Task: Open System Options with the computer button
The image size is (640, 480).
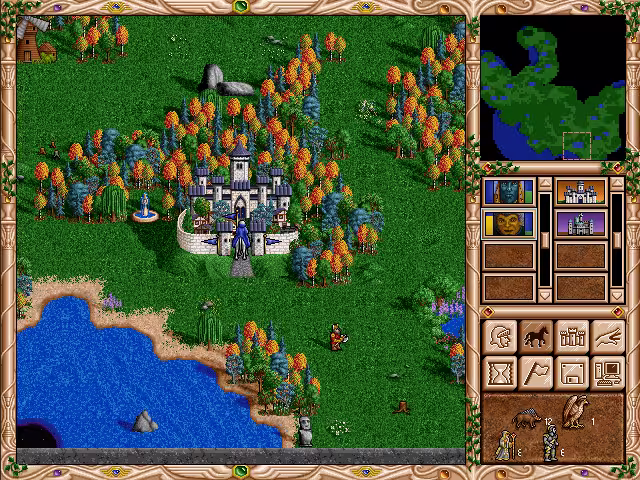Action: click(x=608, y=373)
